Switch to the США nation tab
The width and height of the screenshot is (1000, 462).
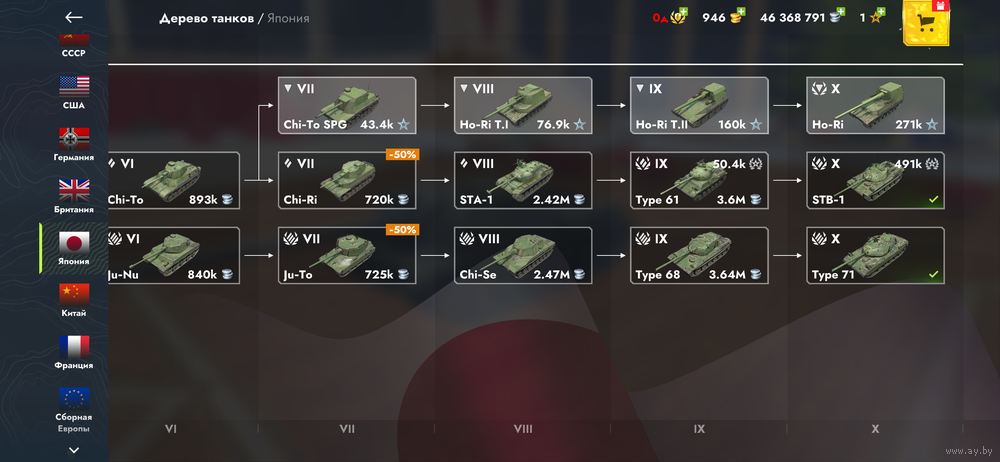click(x=74, y=90)
